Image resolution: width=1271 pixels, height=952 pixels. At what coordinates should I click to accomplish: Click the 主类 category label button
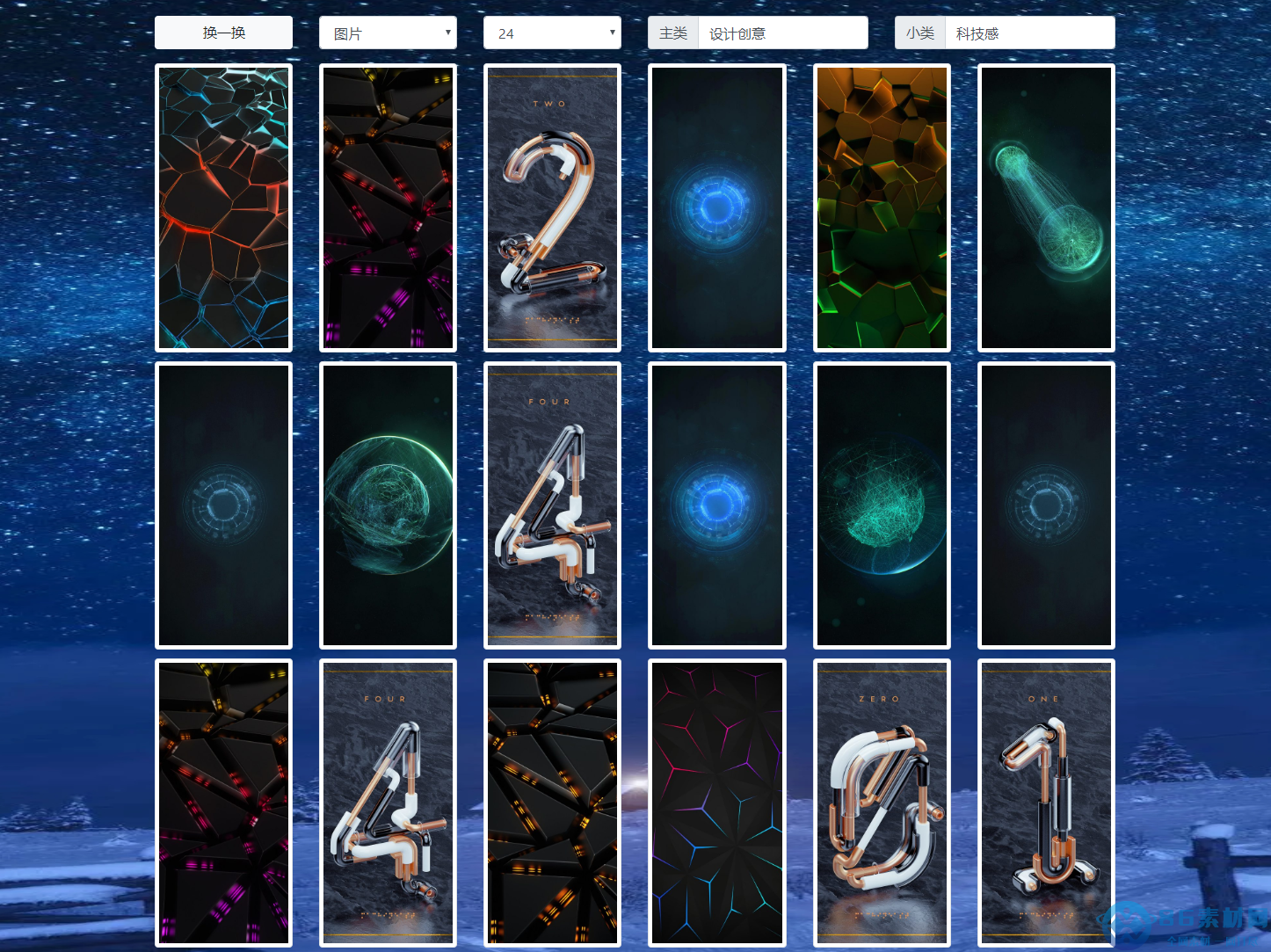[672, 33]
